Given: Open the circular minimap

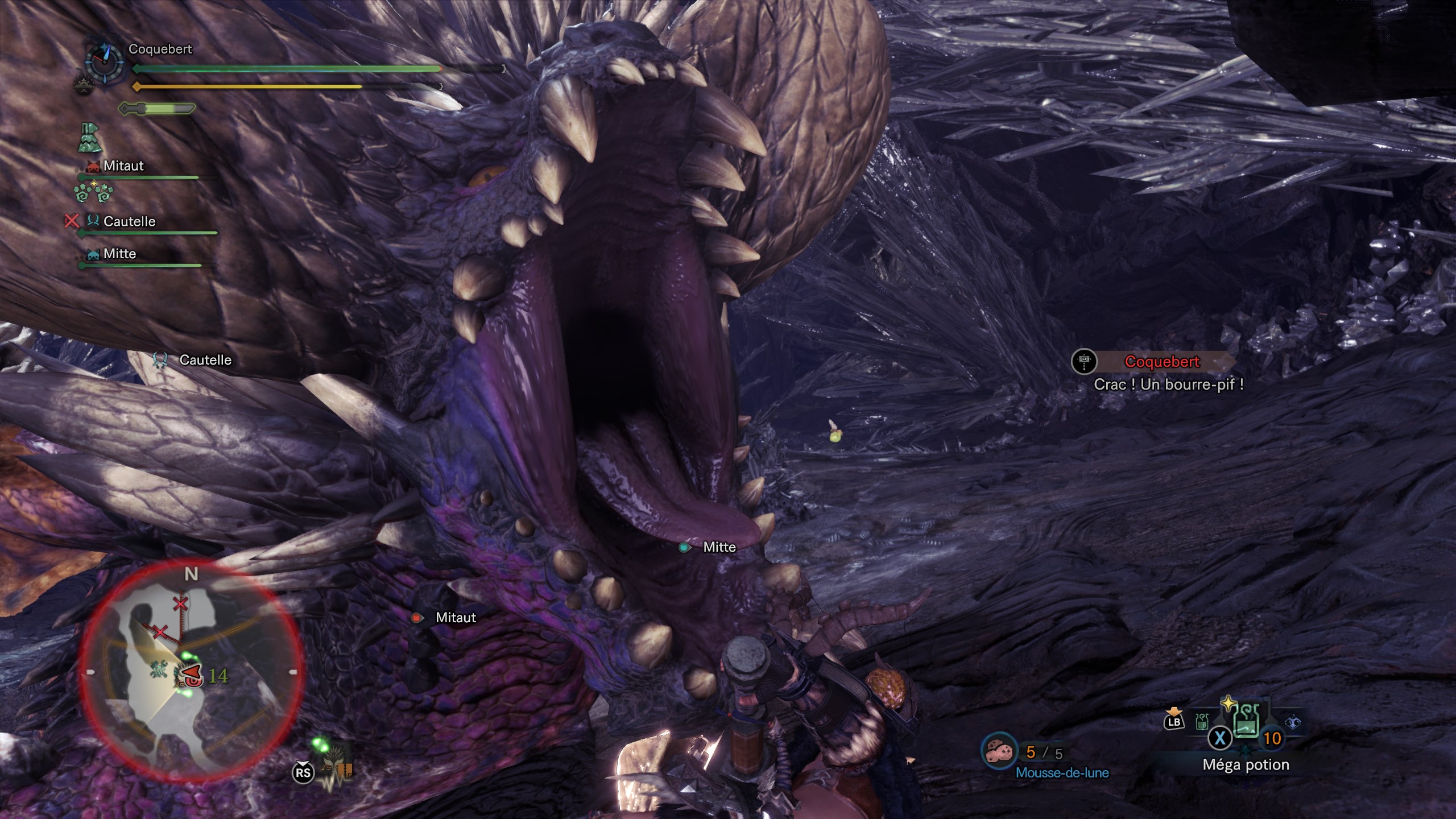Looking at the screenshot, I should (191, 671).
